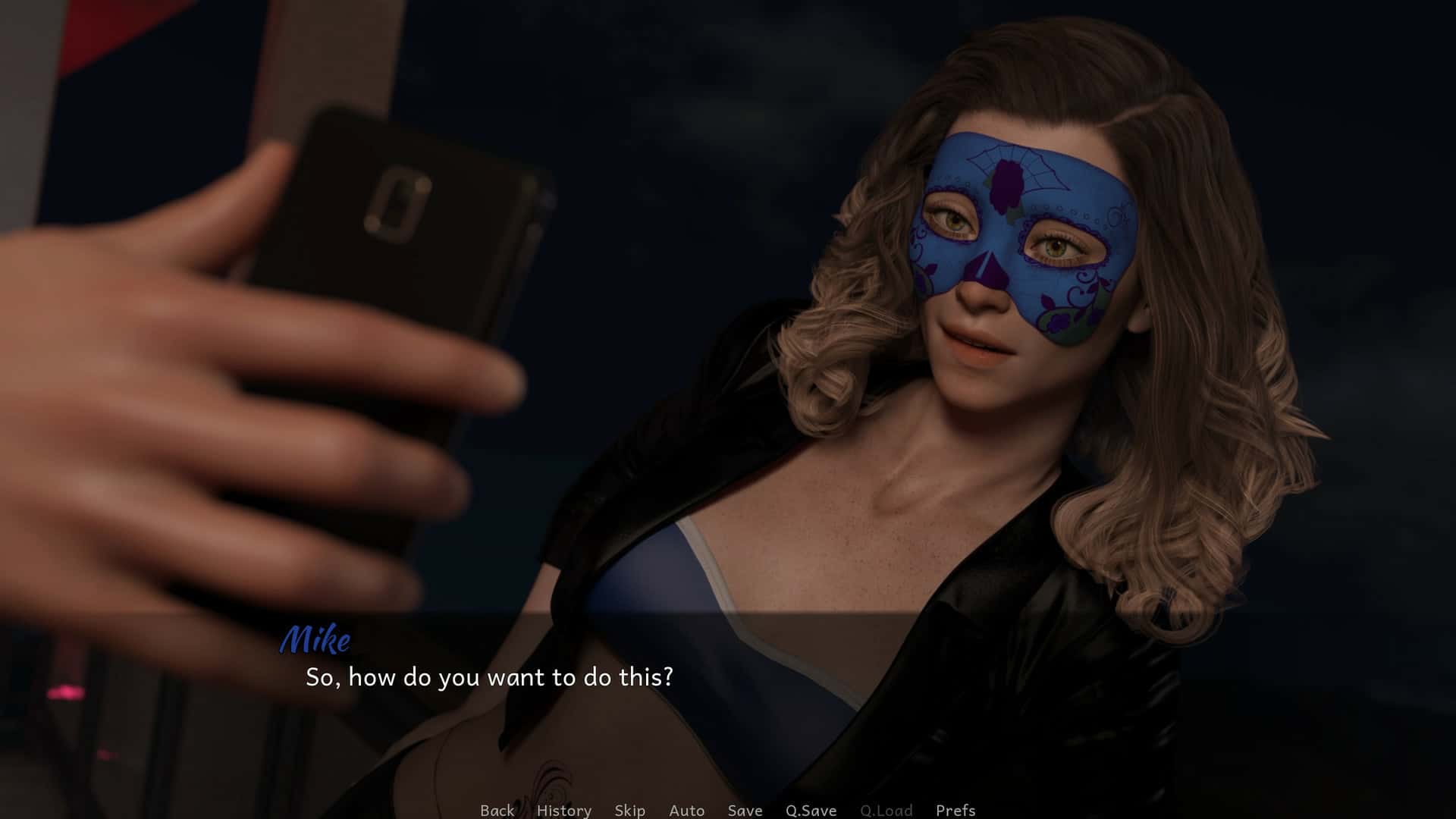Image resolution: width=1456 pixels, height=819 pixels.
Task: Click the greyed-out Q.Load option
Action: [886, 810]
